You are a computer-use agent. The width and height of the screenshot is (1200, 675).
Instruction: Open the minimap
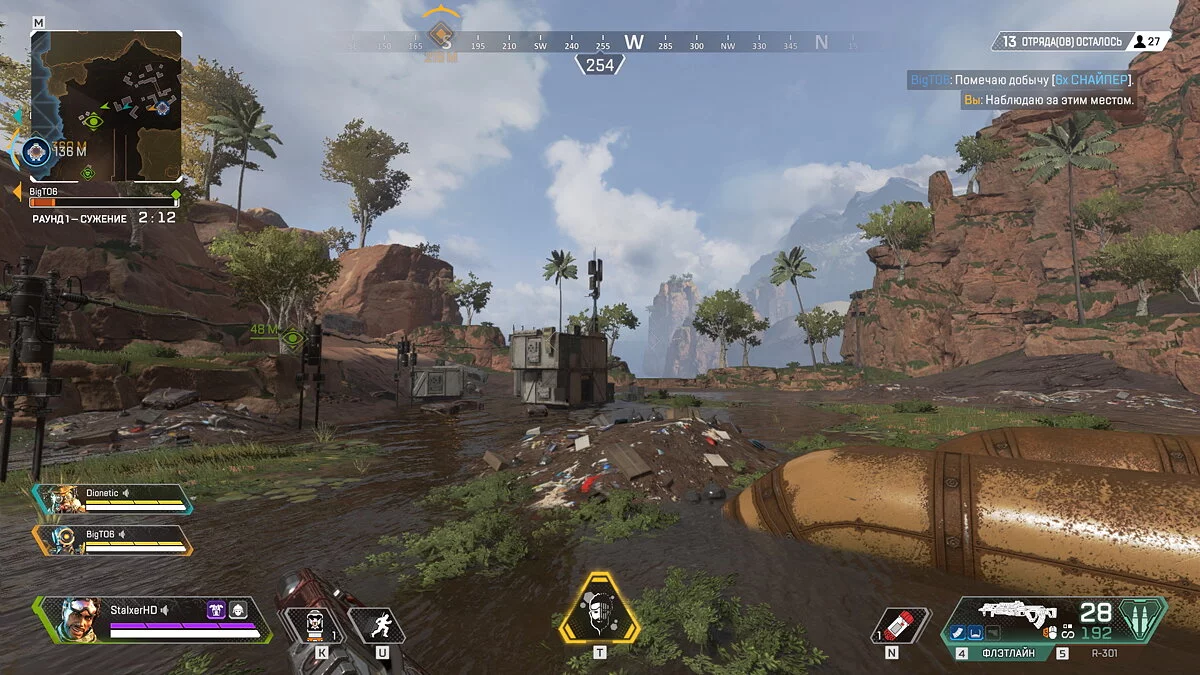(x=106, y=104)
